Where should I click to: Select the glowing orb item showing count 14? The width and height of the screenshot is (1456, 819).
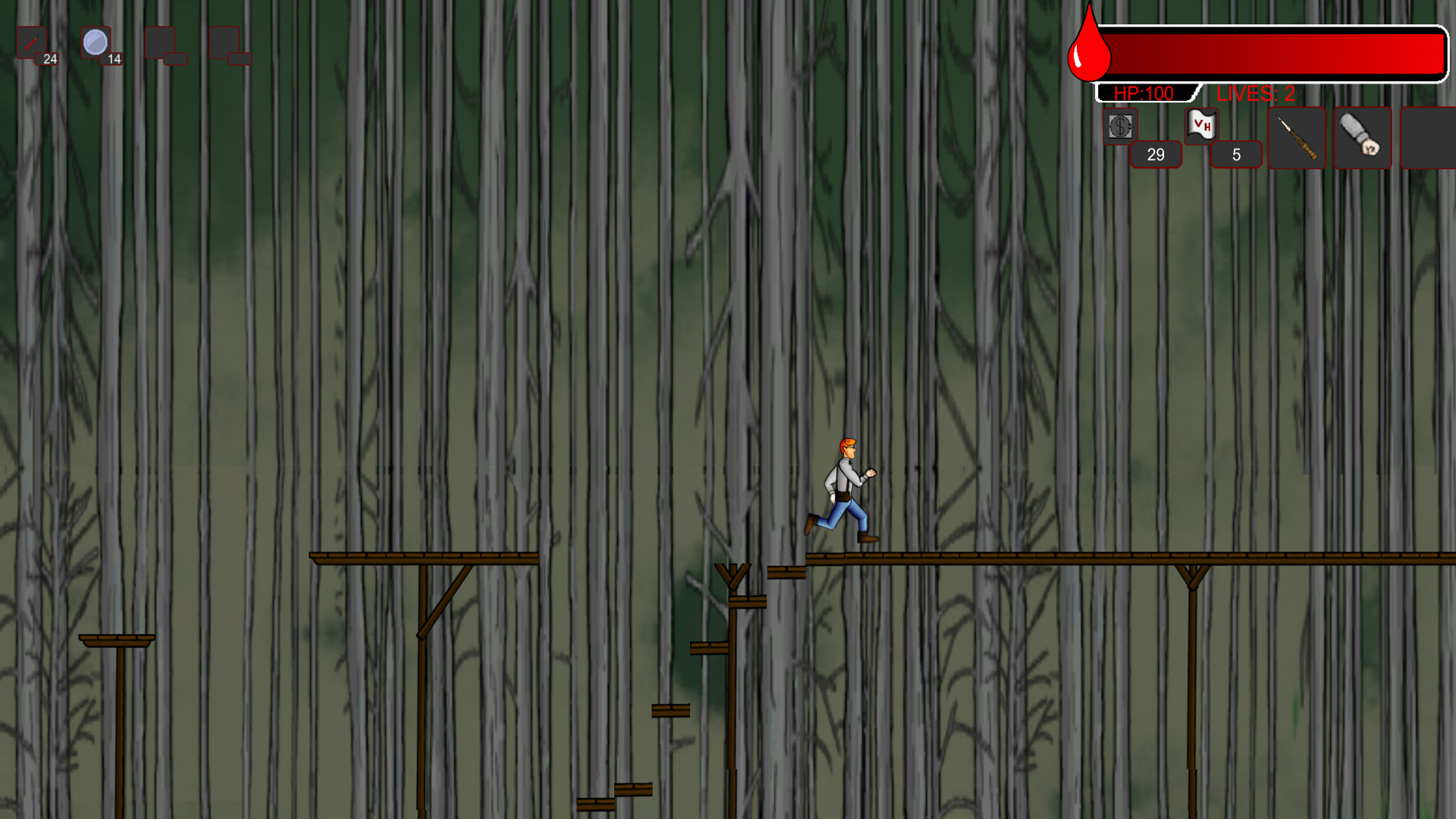96,42
